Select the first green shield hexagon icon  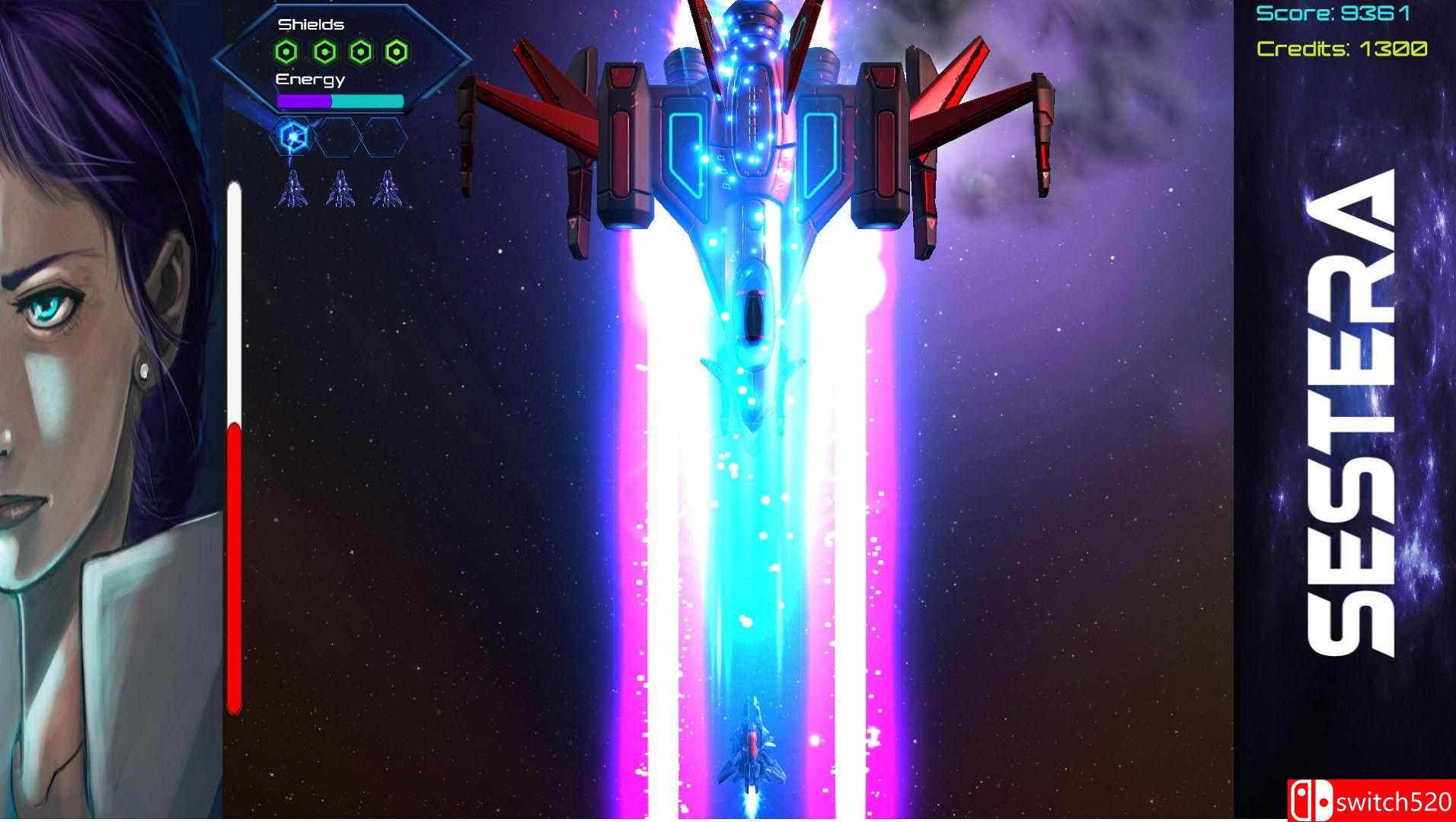286,52
